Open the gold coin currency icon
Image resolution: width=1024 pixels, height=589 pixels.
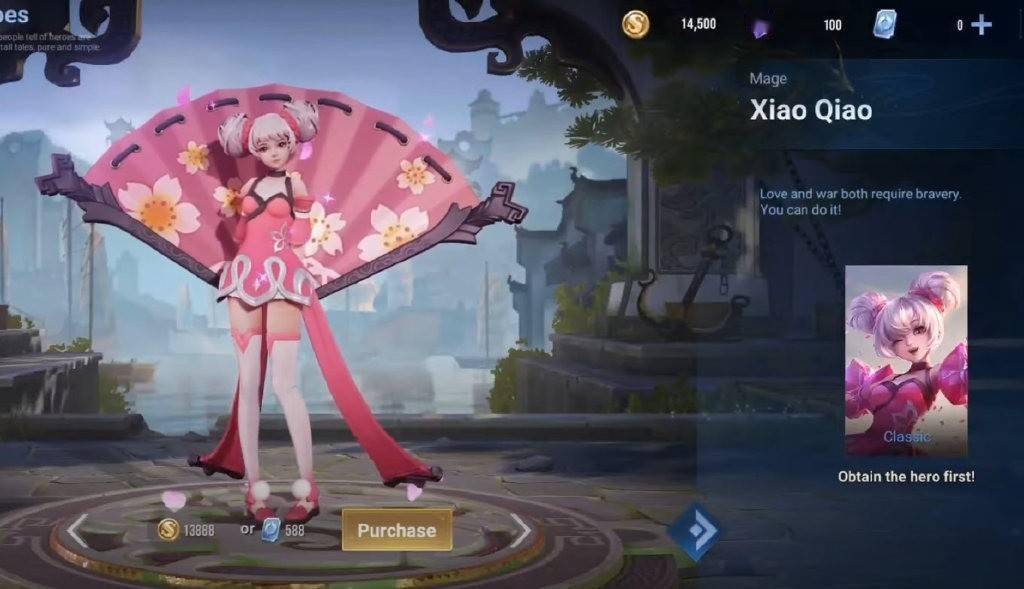click(x=636, y=24)
